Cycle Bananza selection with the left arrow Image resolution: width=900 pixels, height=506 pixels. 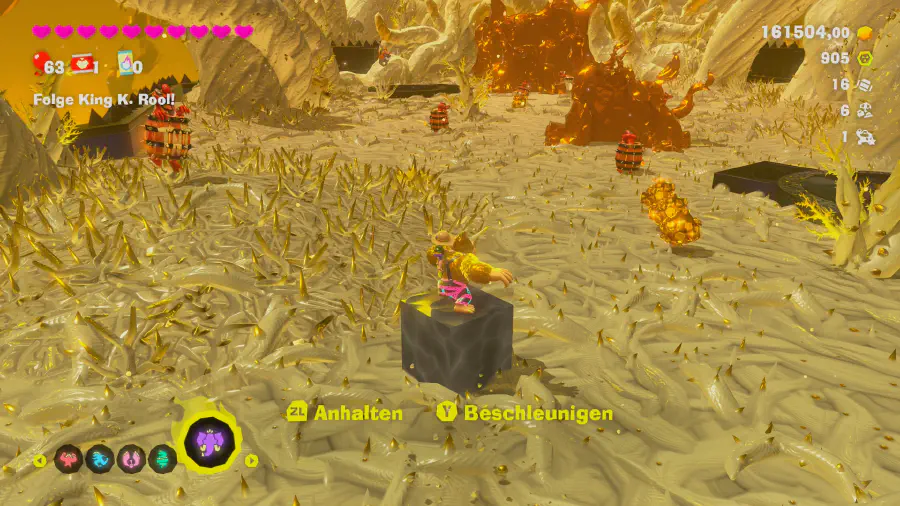click(40, 461)
